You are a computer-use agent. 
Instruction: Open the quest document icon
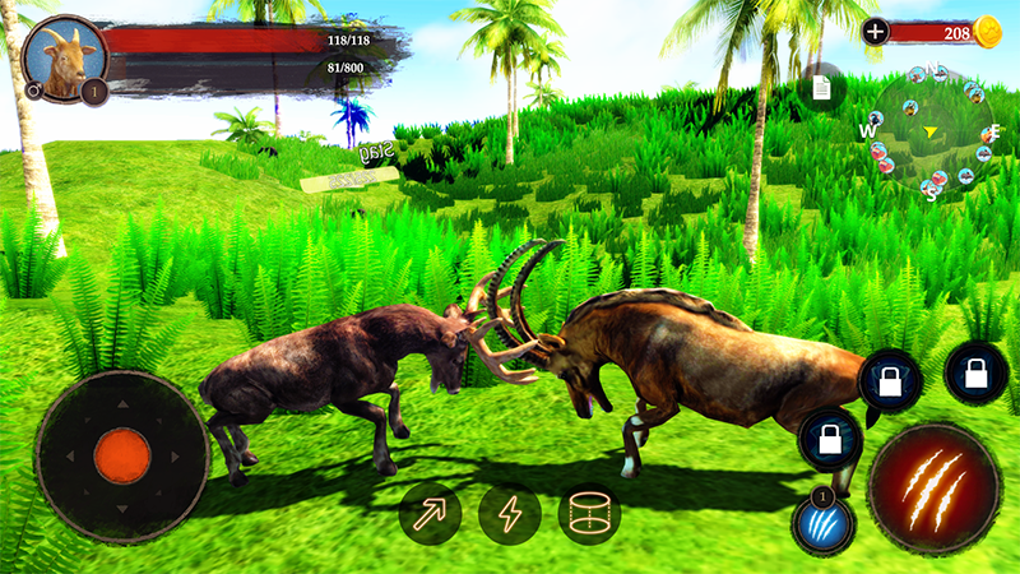(x=821, y=89)
